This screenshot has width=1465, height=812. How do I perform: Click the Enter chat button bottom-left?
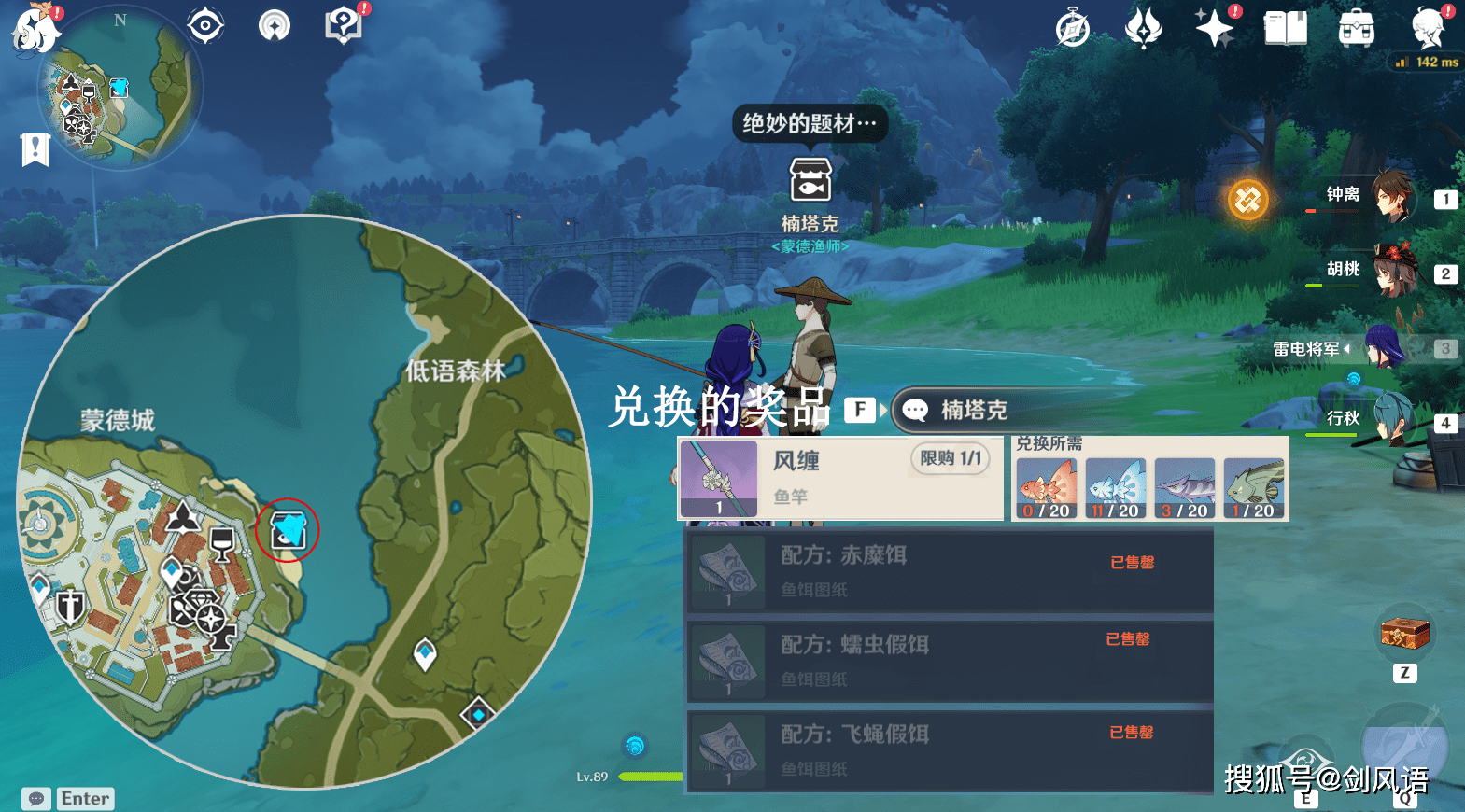click(84, 798)
